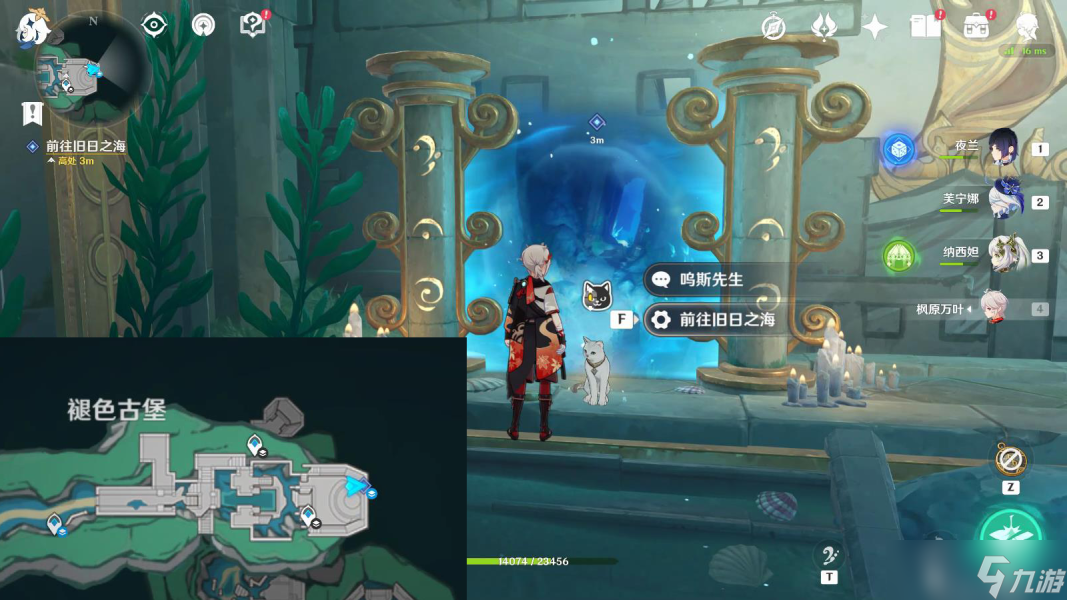Open the character silhouette icon in top bar

pyautogui.click(x=1027, y=27)
